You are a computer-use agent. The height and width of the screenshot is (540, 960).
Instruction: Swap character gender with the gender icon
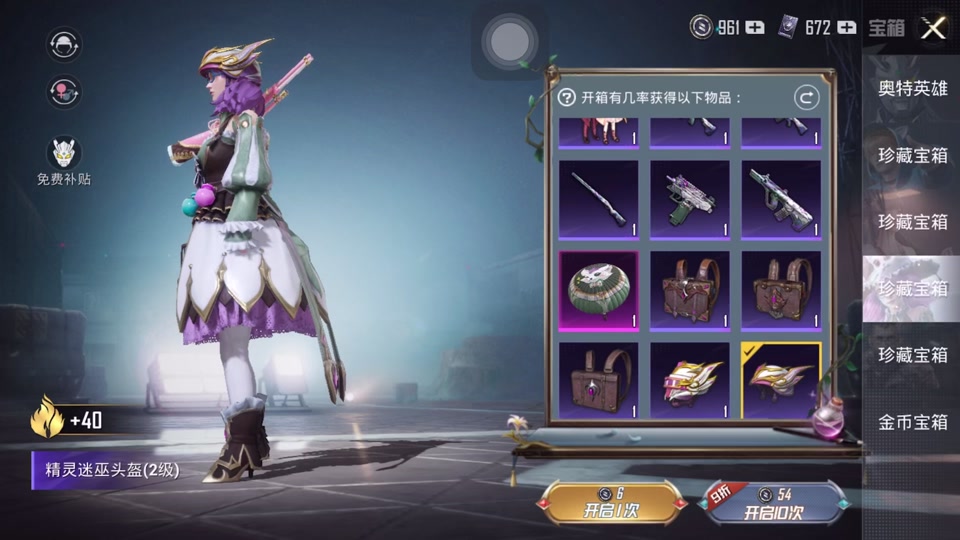64,91
